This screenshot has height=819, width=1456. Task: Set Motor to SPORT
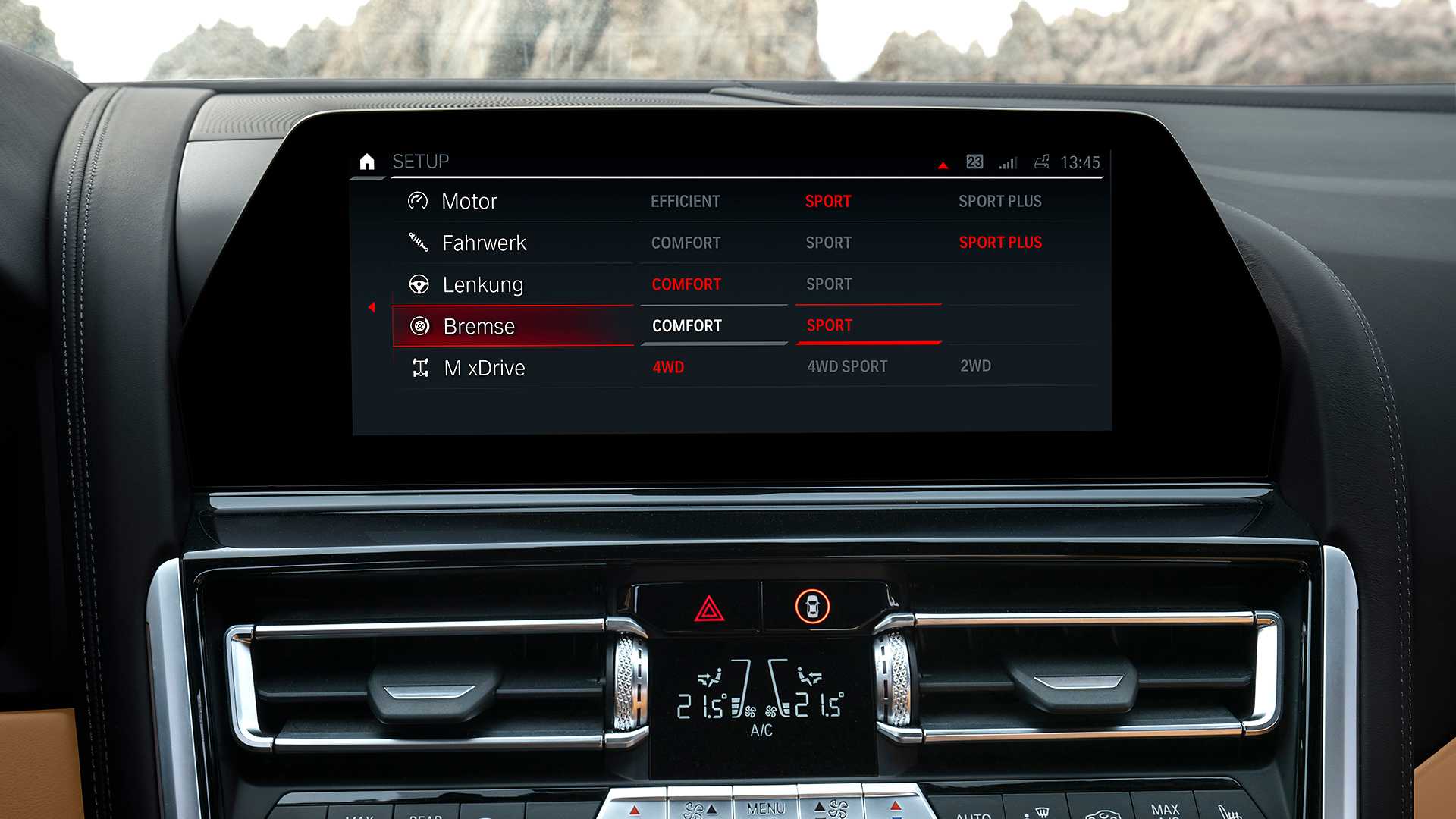click(x=828, y=201)
